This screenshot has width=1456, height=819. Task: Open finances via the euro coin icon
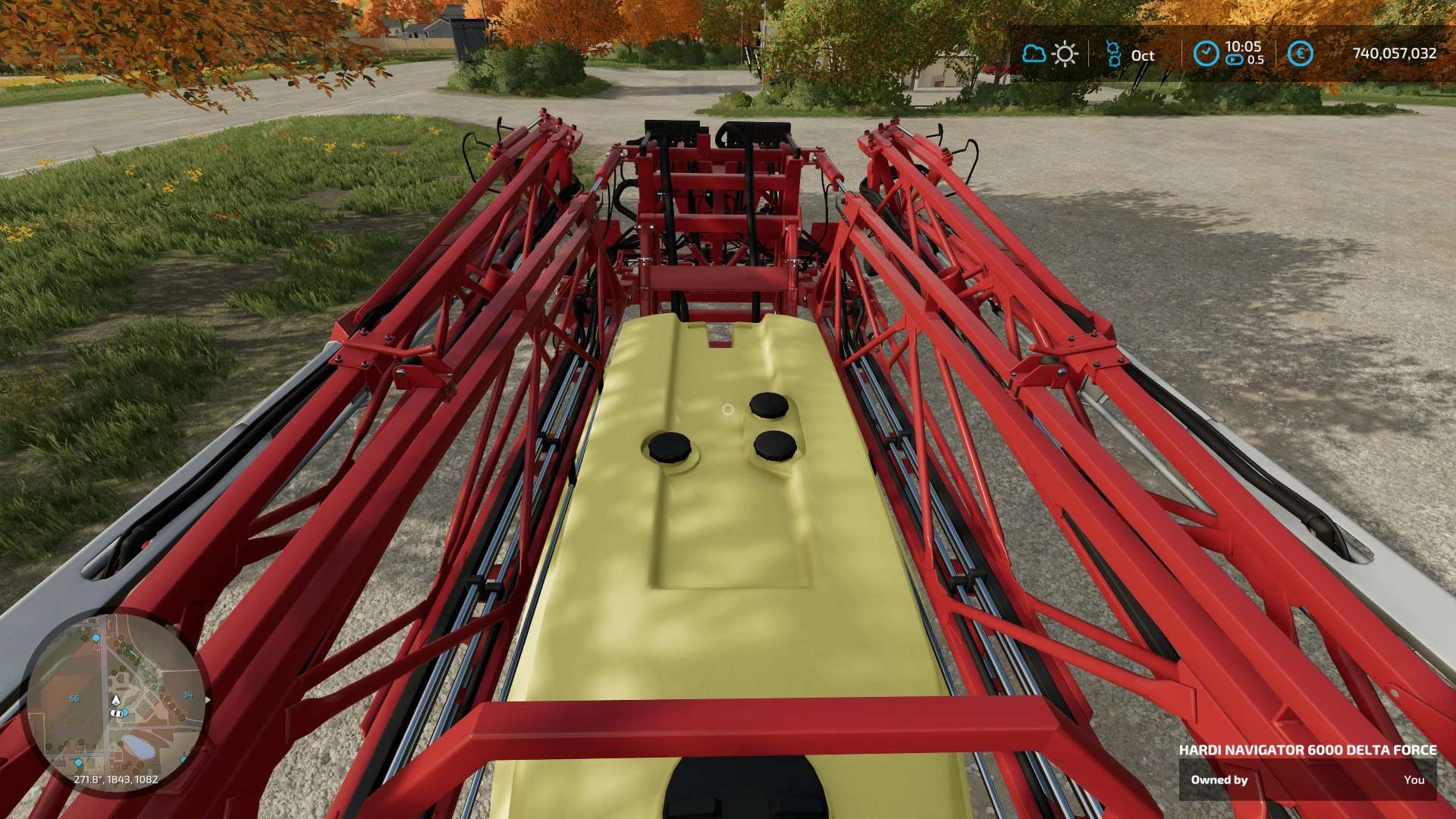click(1300, 54)
